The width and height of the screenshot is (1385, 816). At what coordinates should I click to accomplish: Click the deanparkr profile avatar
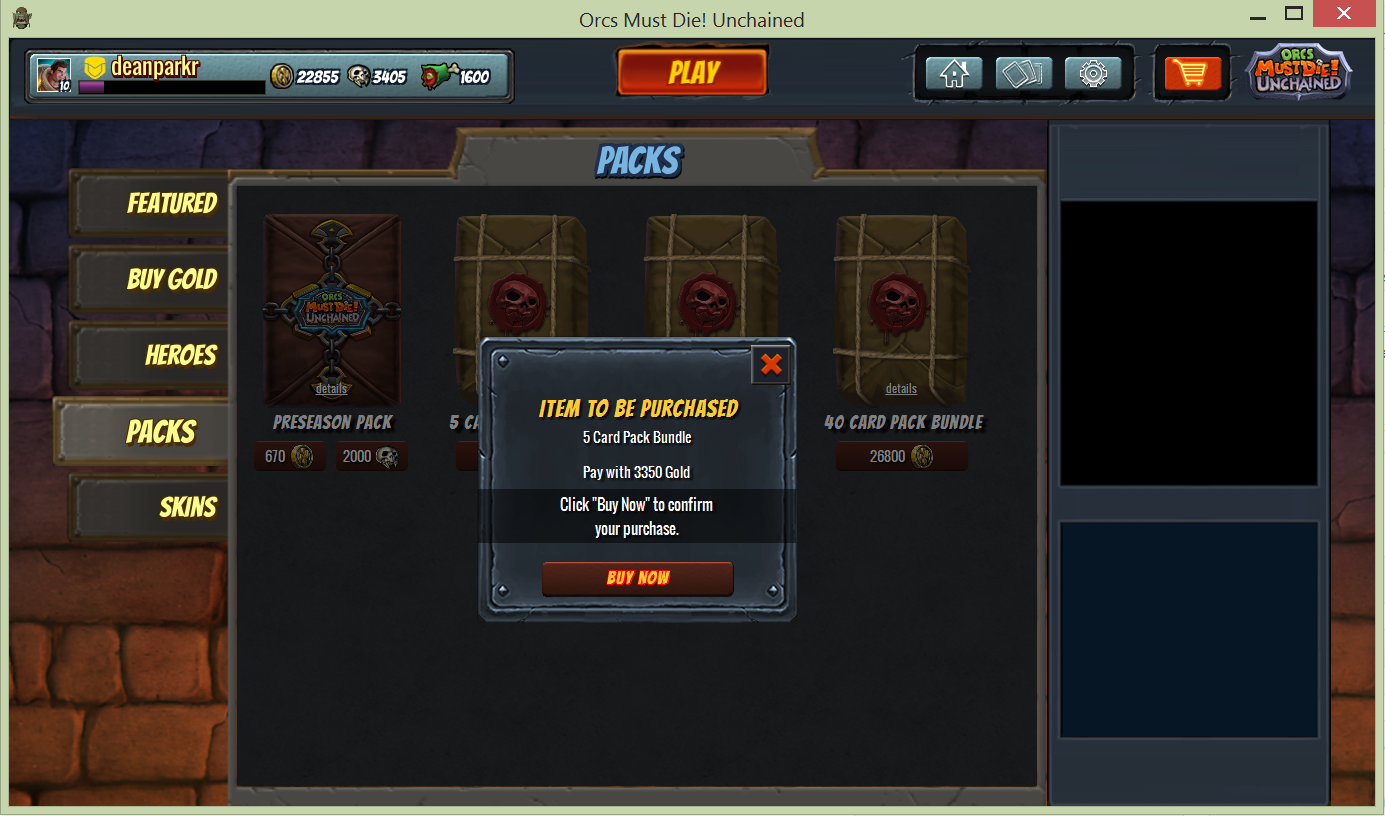pos(53,75)
